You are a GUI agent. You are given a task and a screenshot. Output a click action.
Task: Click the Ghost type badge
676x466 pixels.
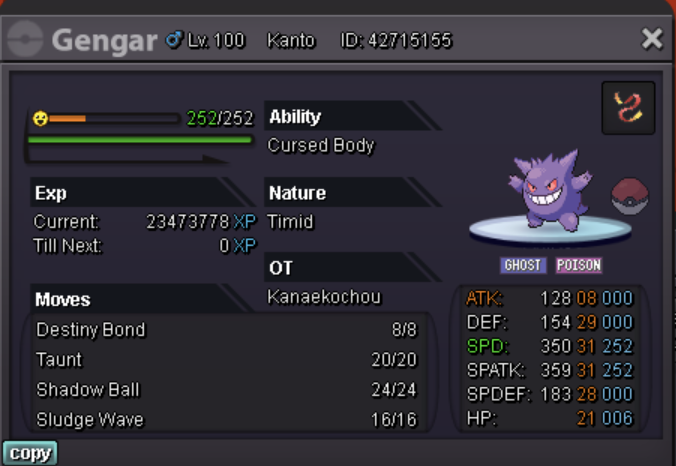[x=523, y=266]
